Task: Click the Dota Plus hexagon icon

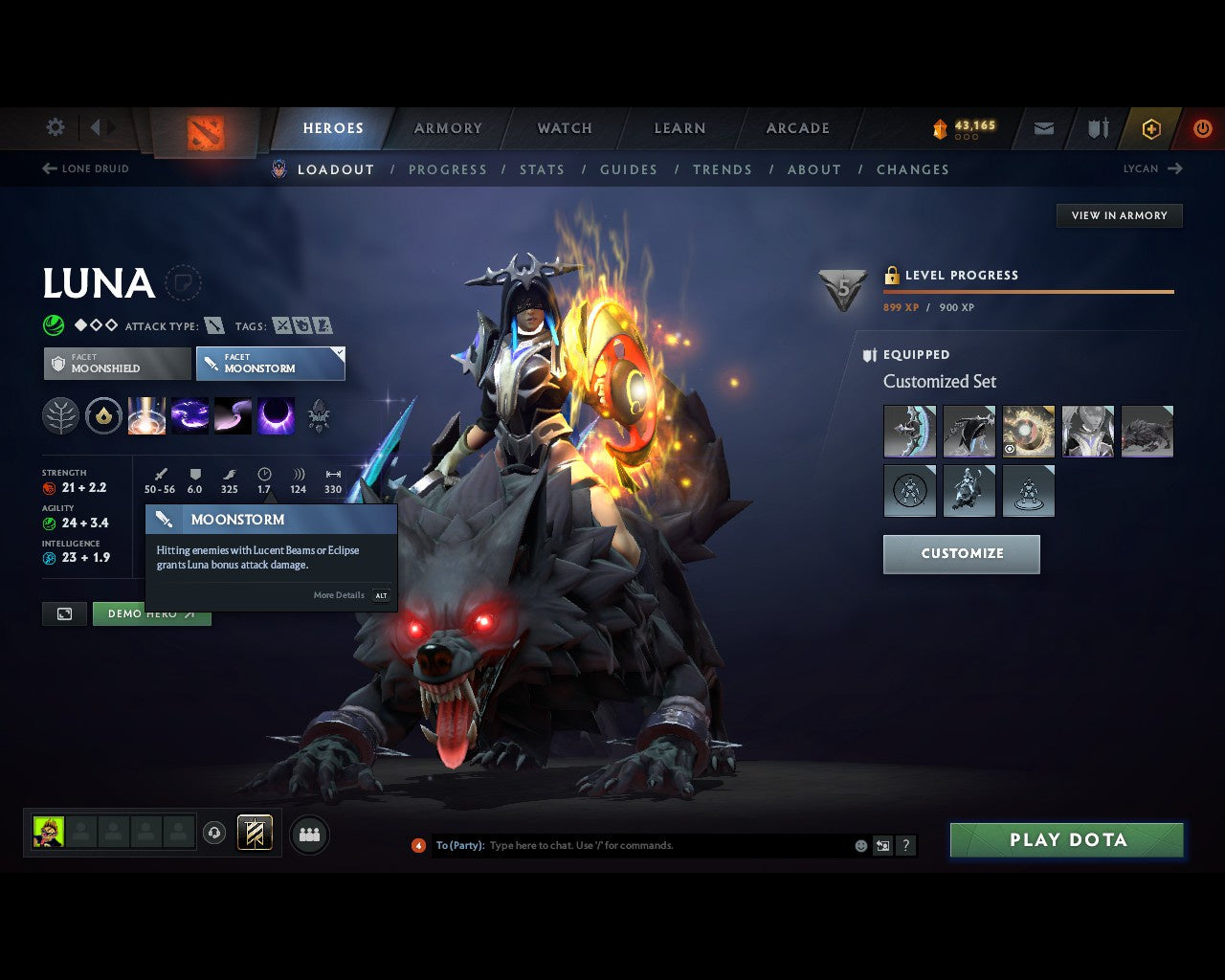Action: [1151, 128]
